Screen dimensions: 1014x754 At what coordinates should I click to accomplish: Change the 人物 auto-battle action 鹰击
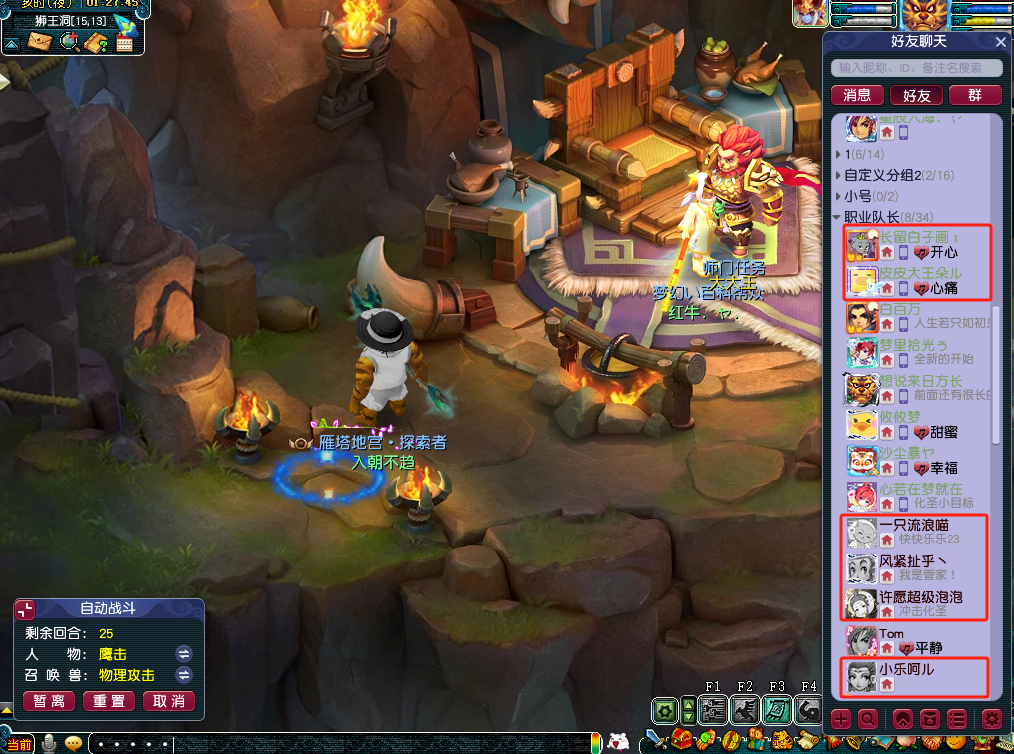tap(184, 654)
